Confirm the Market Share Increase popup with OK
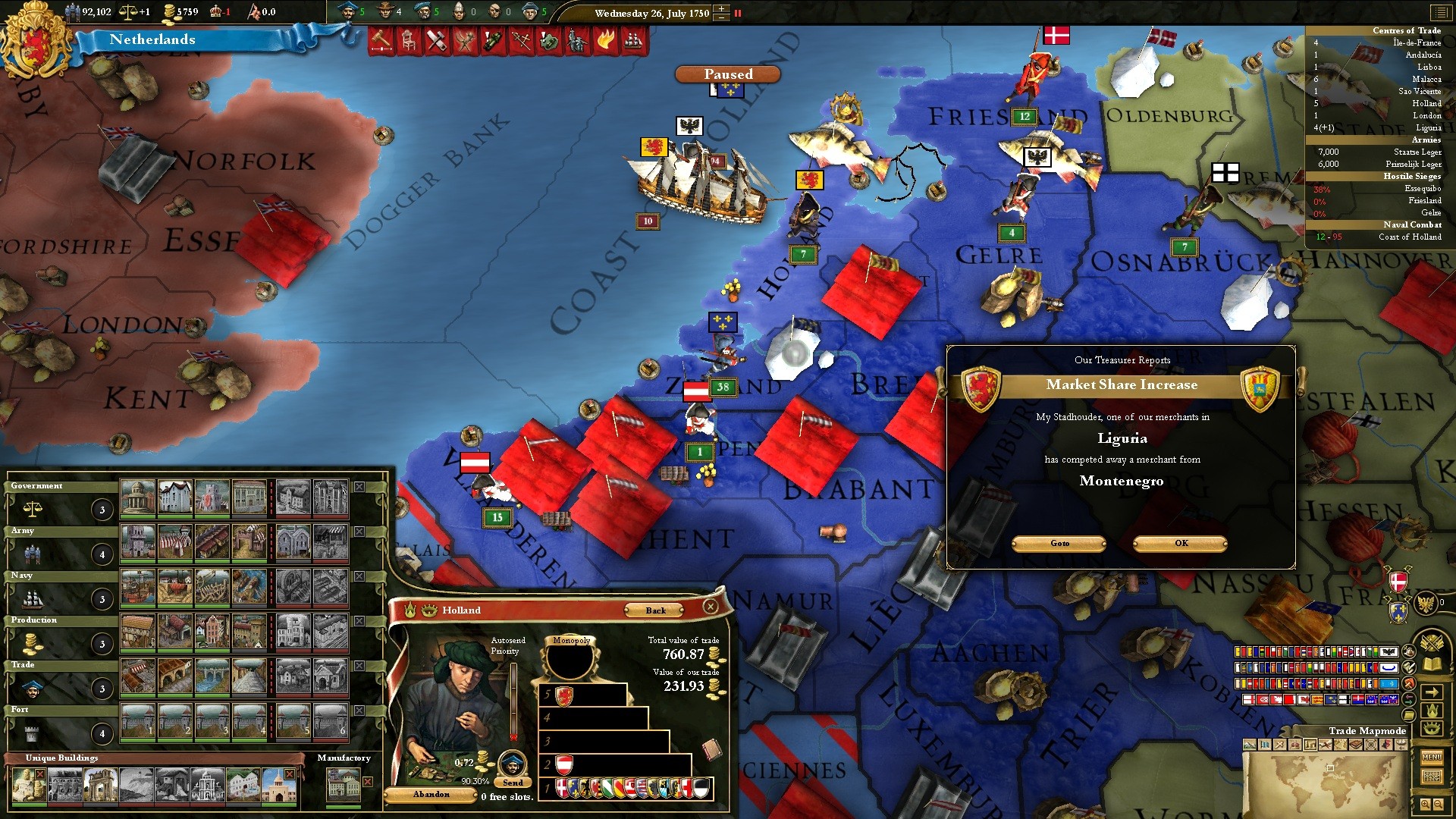 1180,543
